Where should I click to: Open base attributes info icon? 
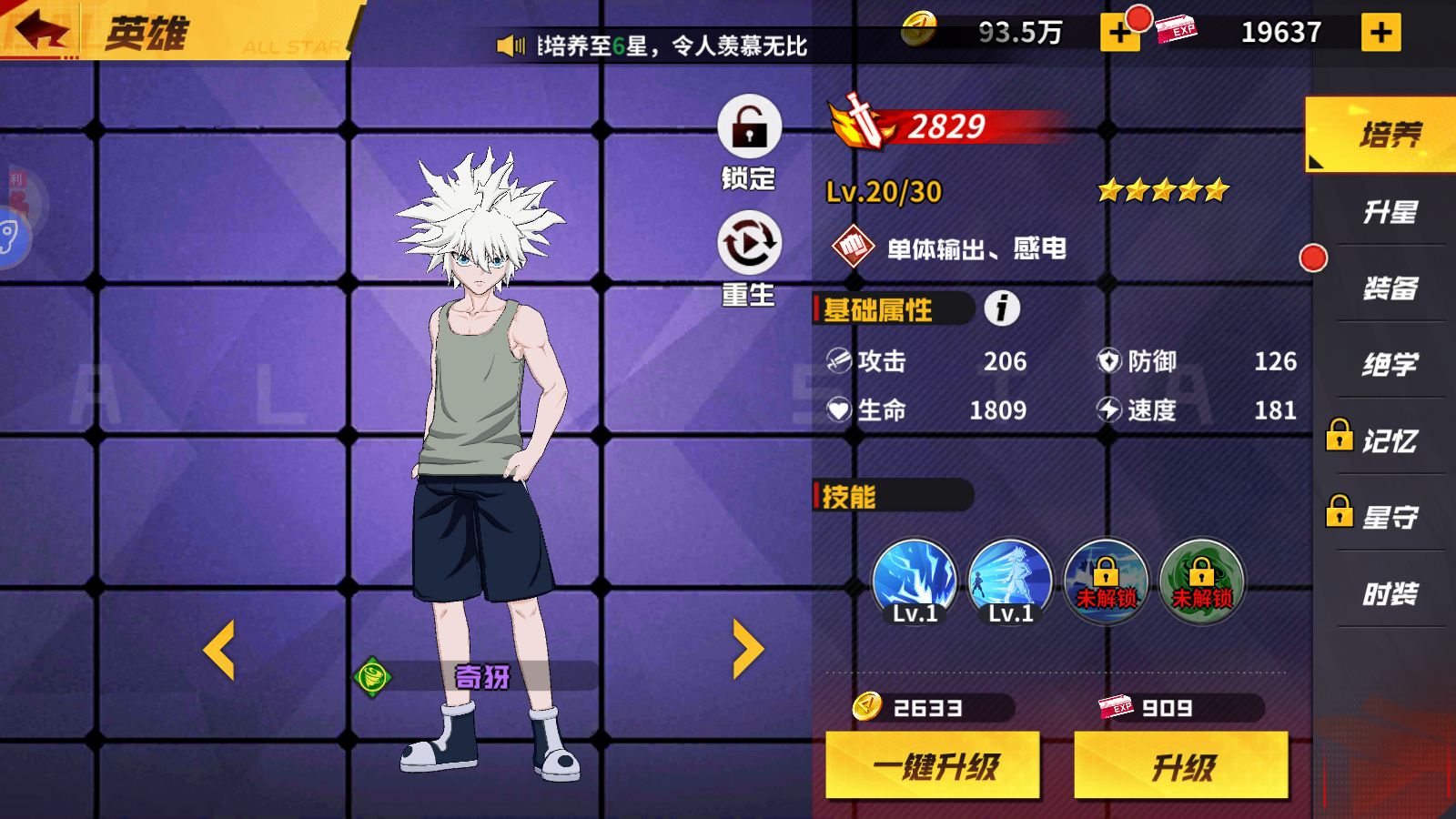[1000, 309]
